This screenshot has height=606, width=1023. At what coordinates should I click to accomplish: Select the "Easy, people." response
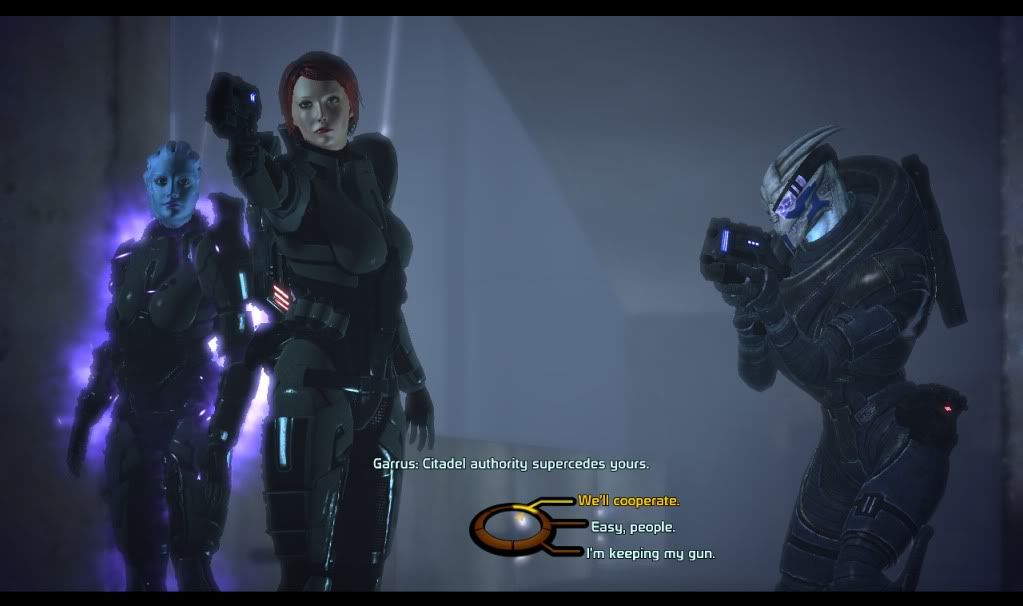pos(632,527)
